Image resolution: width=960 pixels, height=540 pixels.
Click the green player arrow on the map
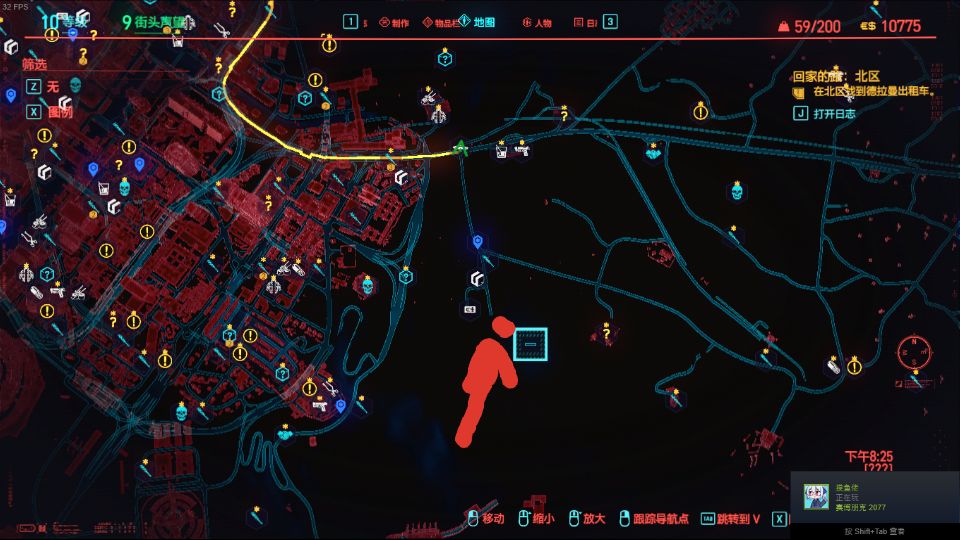pyautogui.click(x=460, y=148)
